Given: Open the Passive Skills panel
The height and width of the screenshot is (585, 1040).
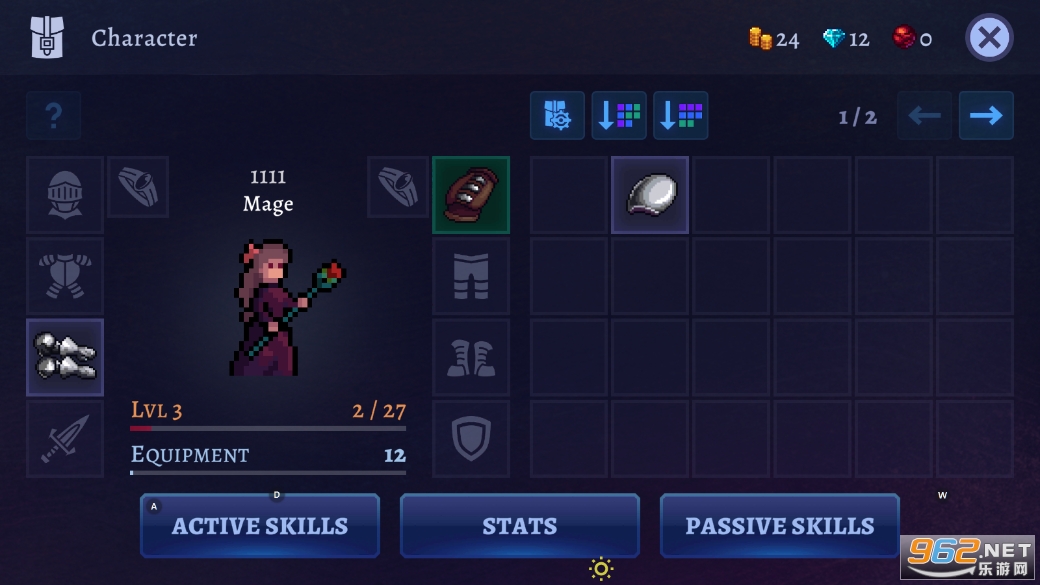Looking at the screenshot, I should coord(779,526).
